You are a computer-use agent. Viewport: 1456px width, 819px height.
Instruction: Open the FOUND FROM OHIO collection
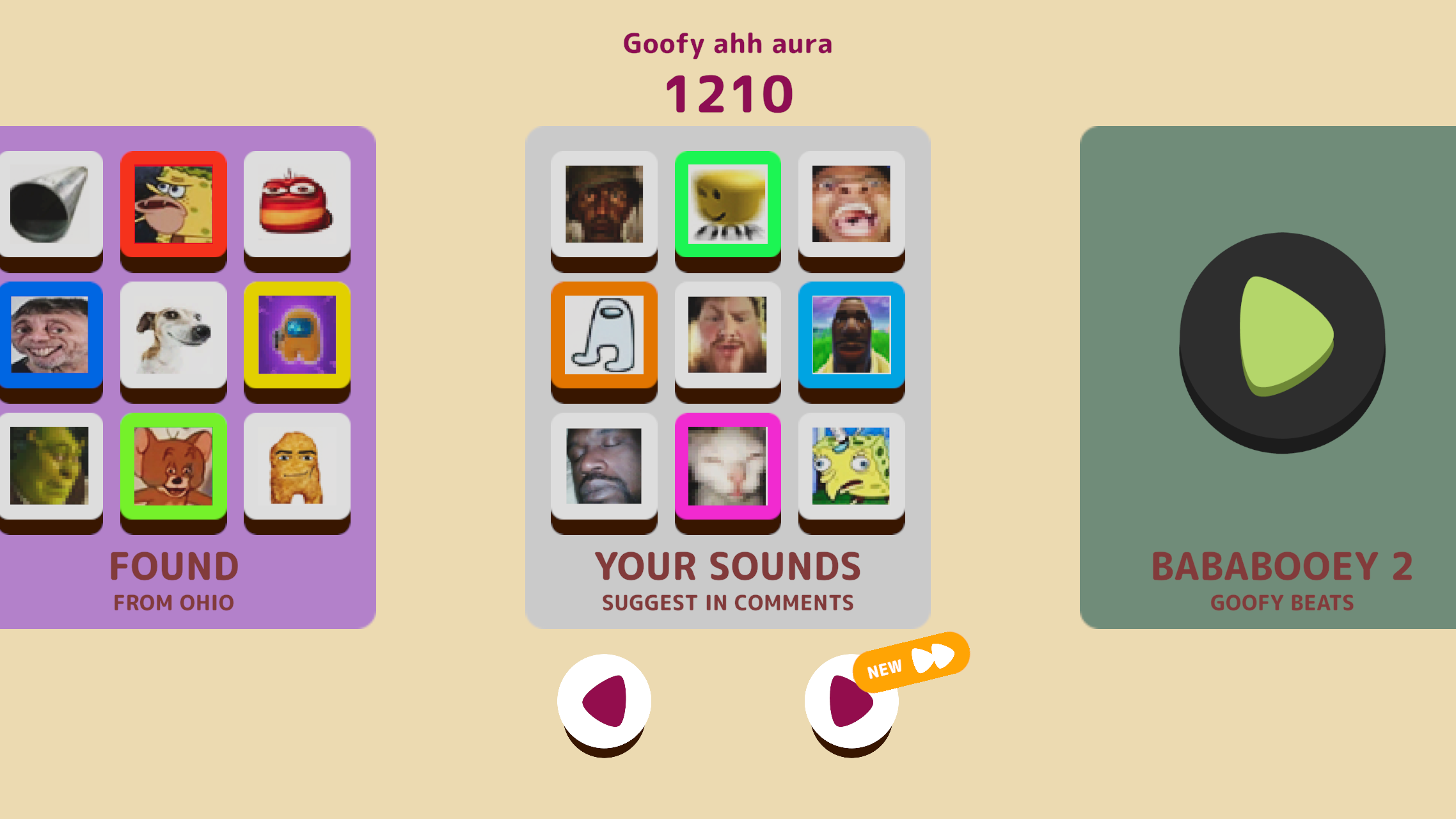[173, 566]
